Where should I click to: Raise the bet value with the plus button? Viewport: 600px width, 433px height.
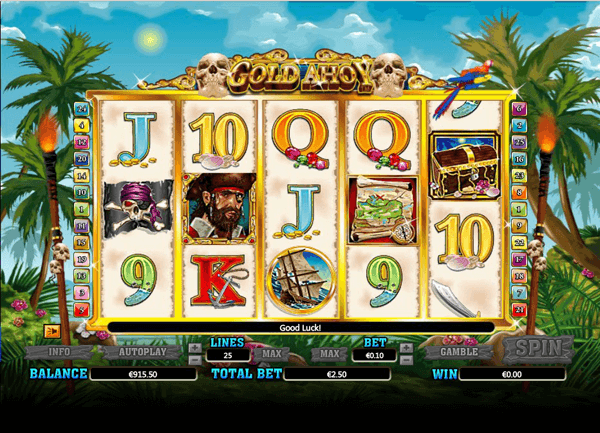(x=406, y=349)
